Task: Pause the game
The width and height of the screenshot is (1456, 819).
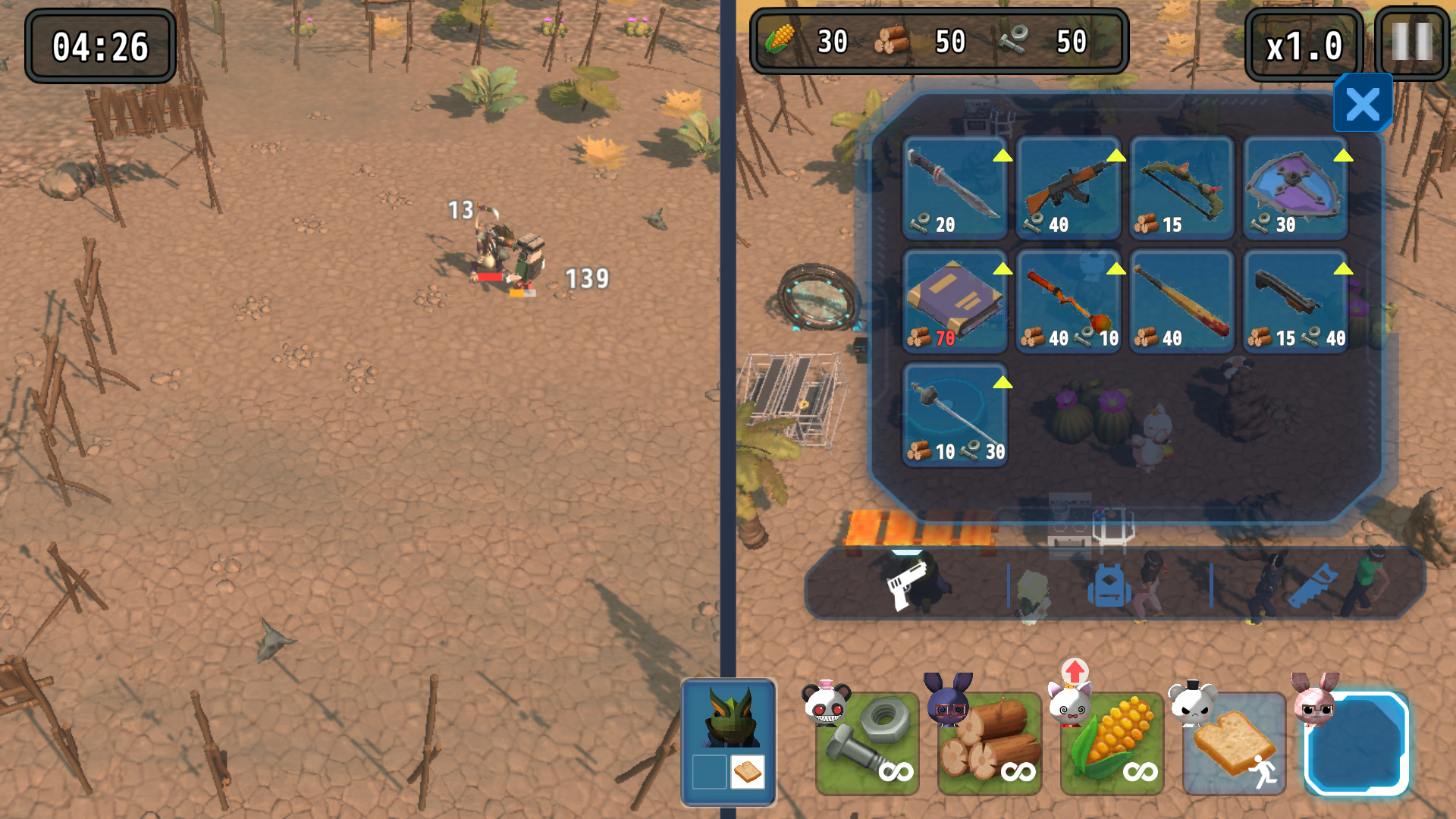Action: [1410, 44]
